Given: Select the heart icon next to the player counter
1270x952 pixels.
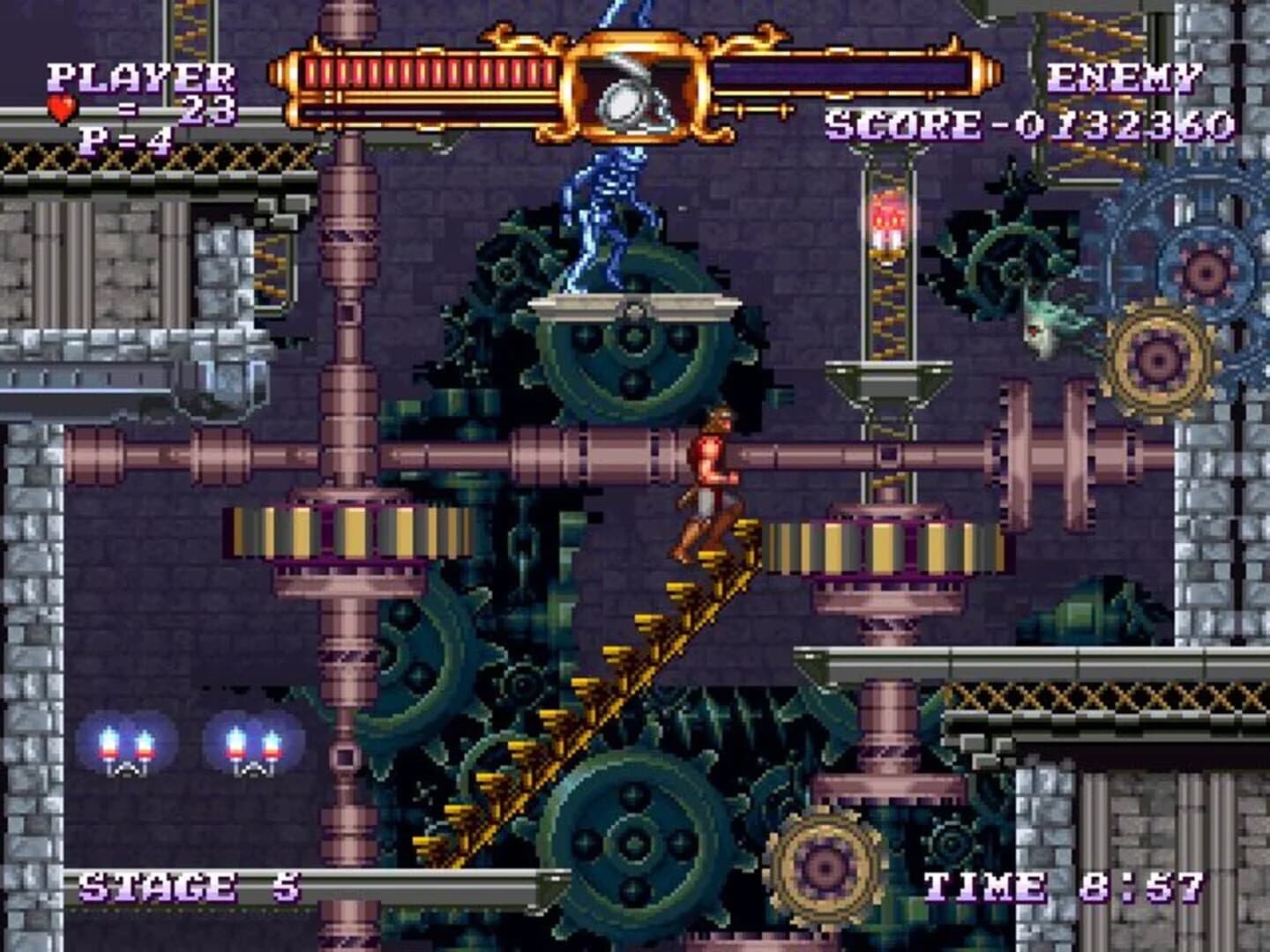Looking at the screenshot, I should (60, 109).
